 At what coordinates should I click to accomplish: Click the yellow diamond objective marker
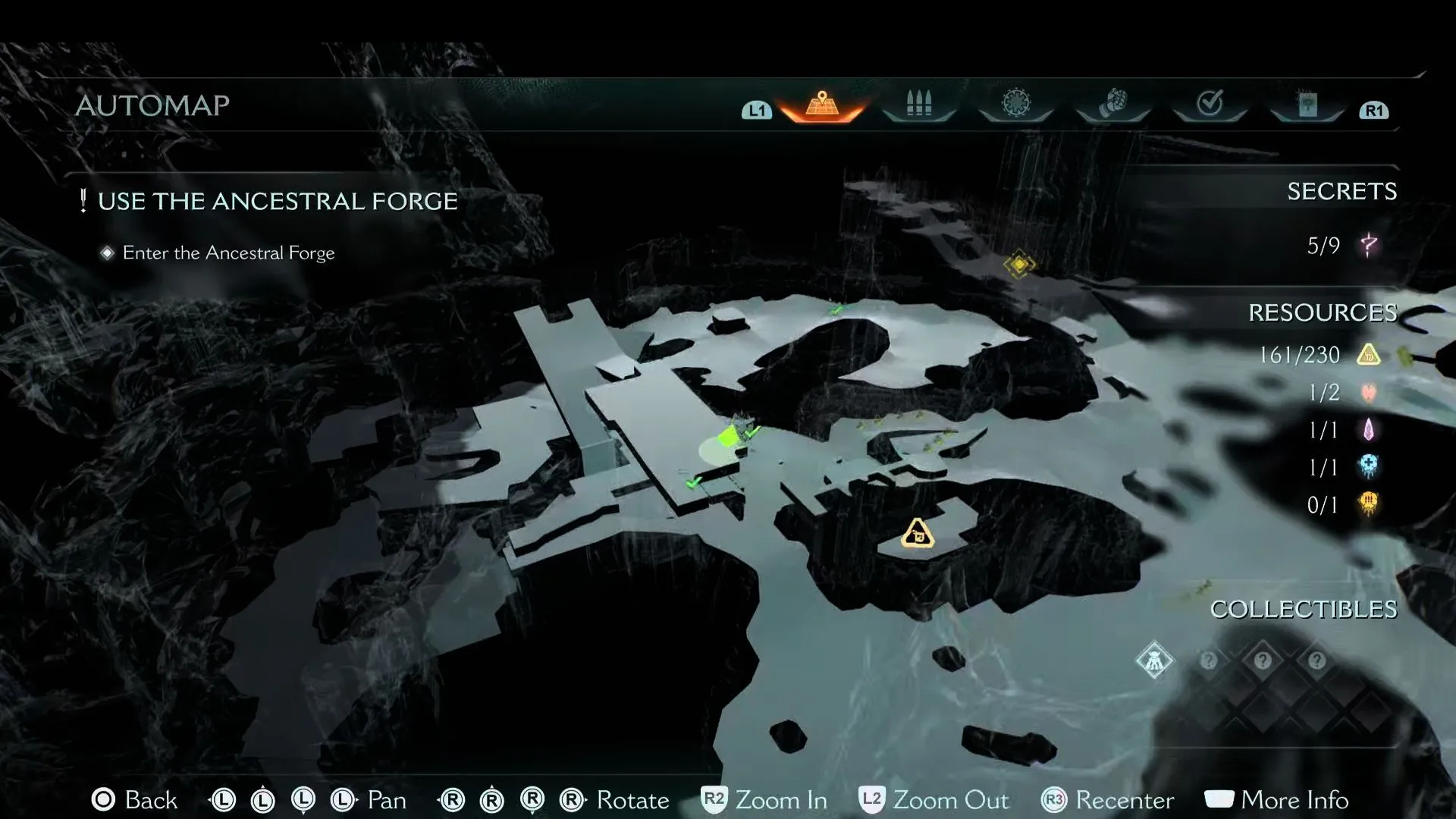[x=1019, y=265]
